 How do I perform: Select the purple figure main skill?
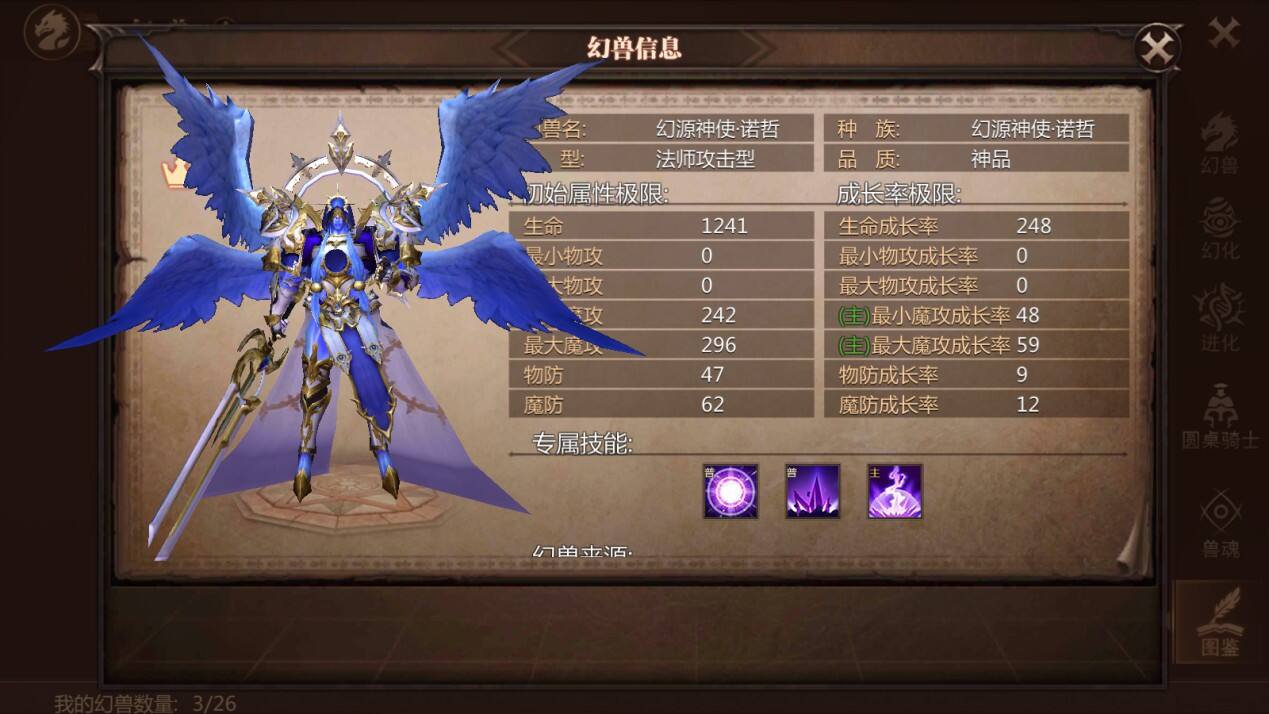coord(894,491)
